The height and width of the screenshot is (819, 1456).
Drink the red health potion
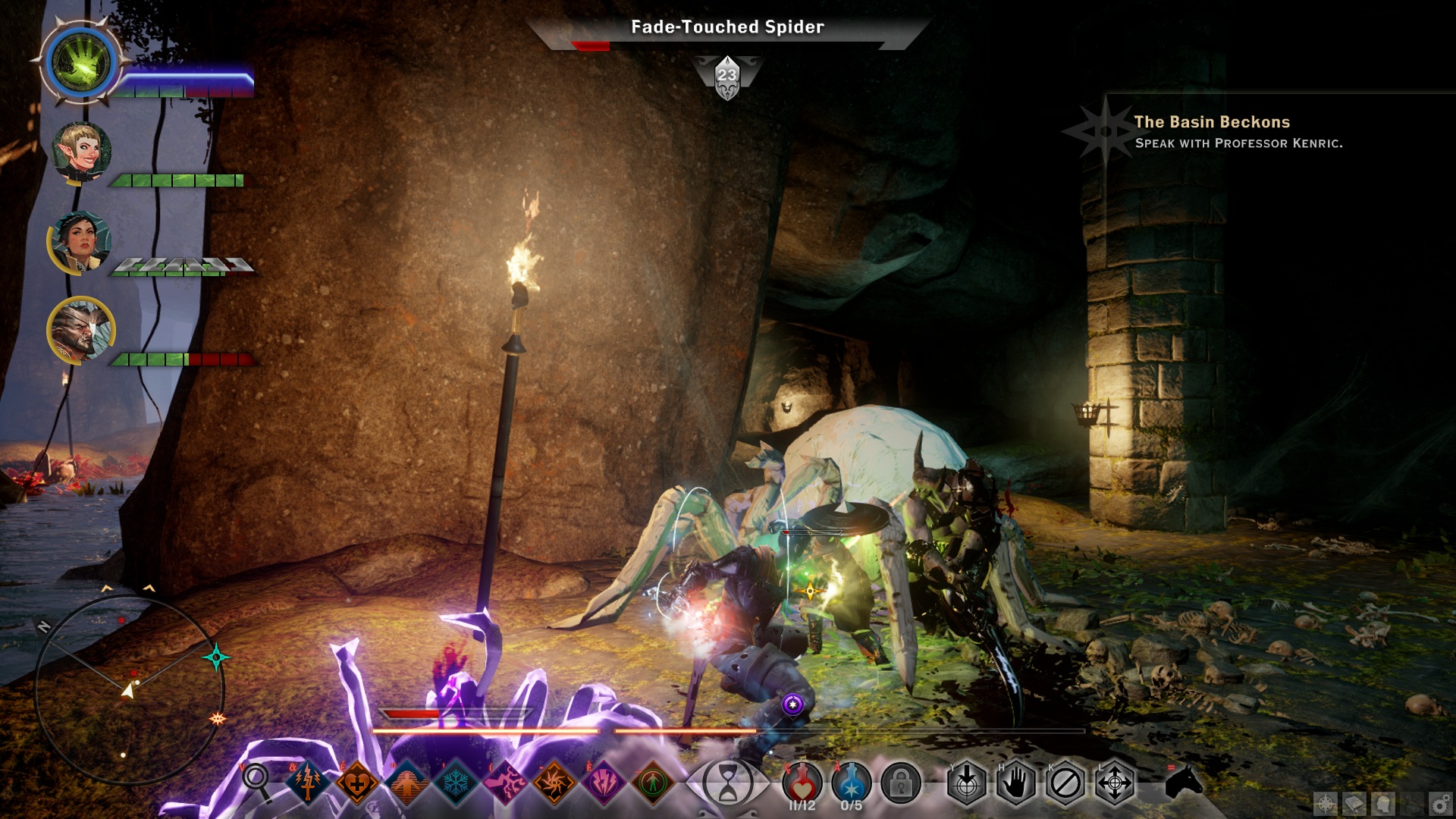[x=802, y=783]
